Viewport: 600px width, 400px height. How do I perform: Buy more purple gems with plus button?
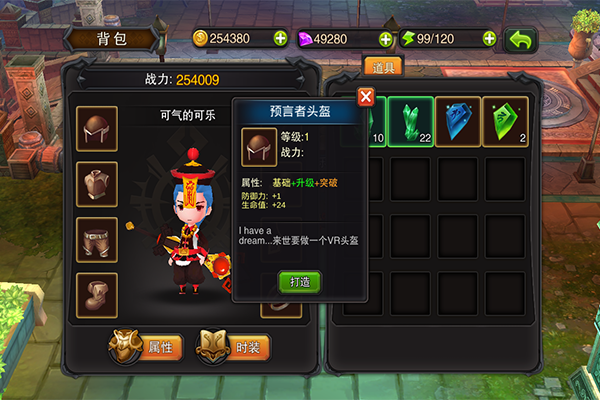[385, 39]
